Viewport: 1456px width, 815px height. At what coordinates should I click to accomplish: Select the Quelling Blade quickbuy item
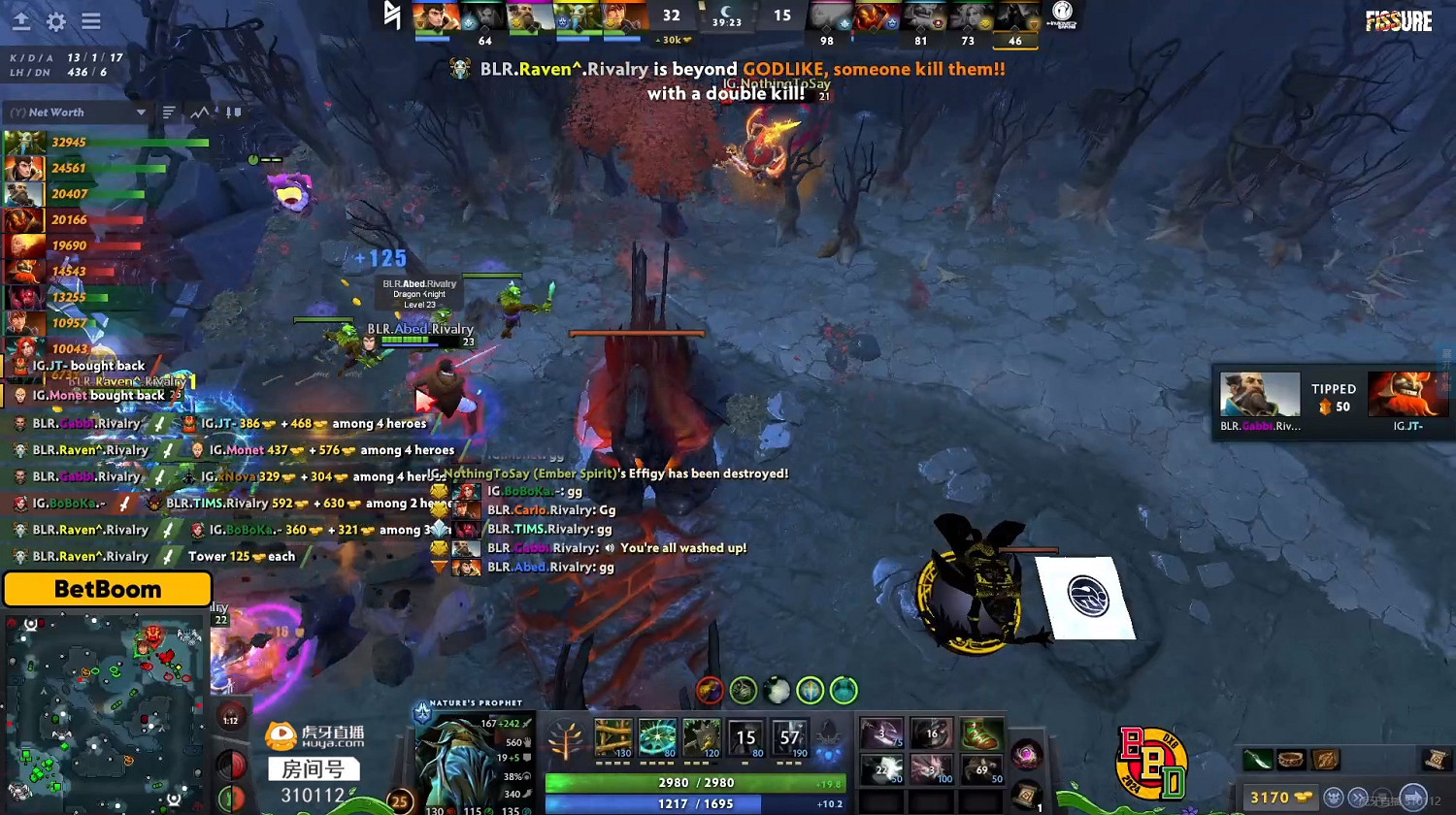pos(1257,759)
